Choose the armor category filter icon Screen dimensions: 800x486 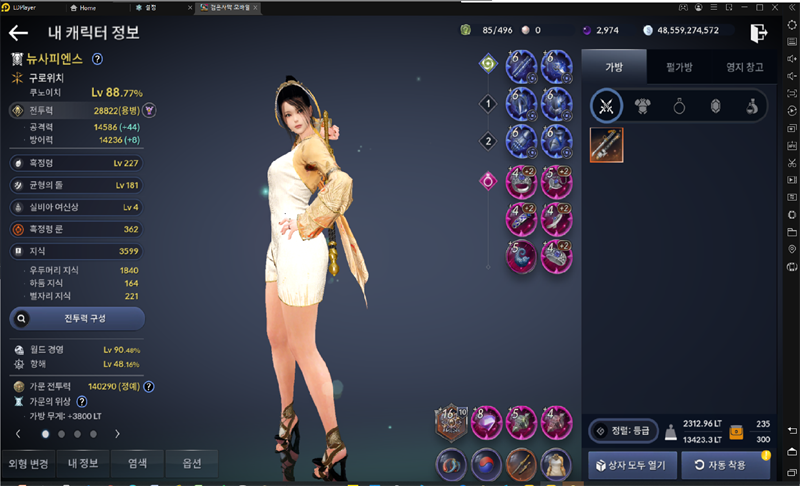click(643, 106)
